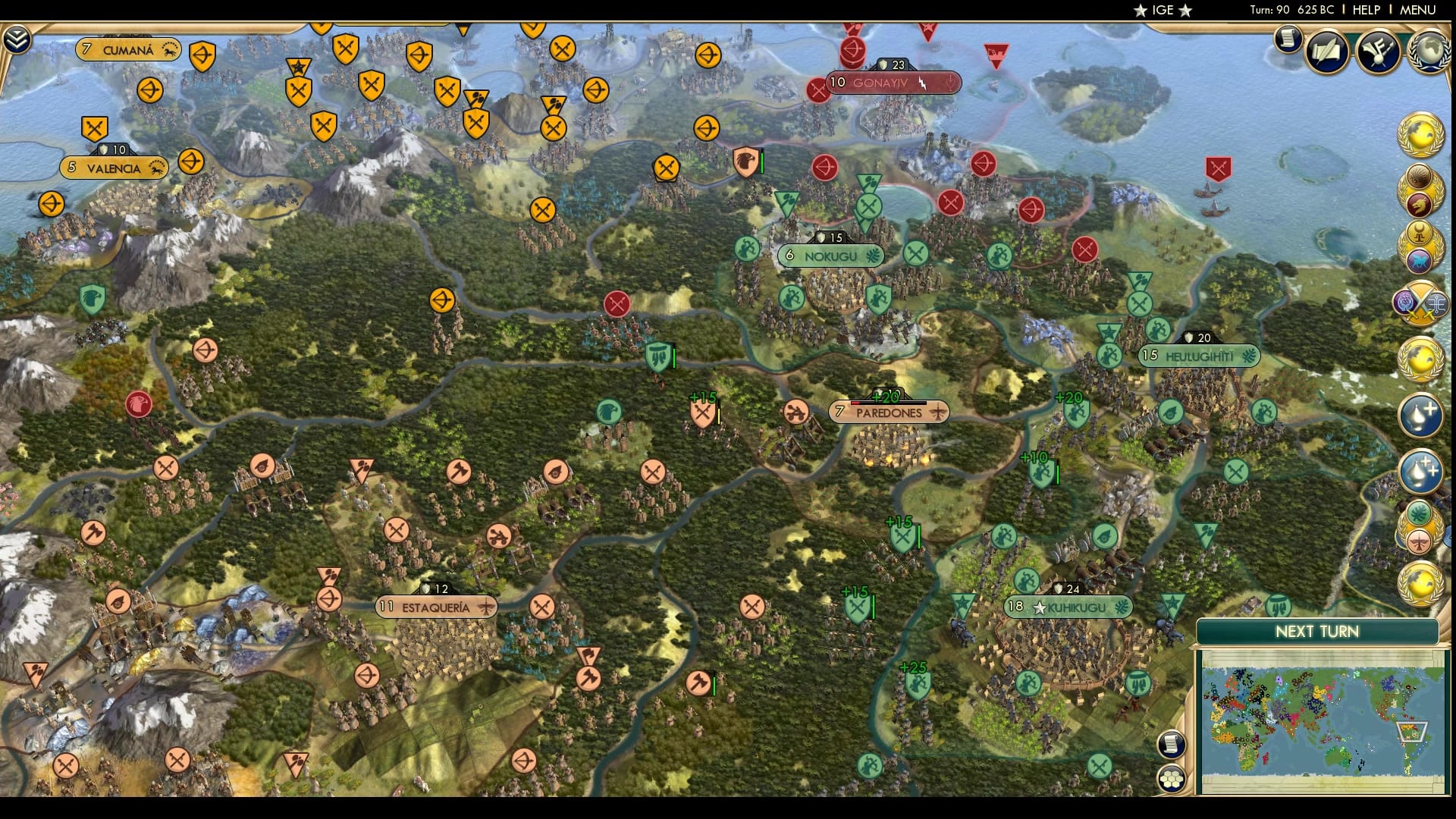Click the red dragon civilization notification
The image size is (1456, 819).
pos(1418,206)
